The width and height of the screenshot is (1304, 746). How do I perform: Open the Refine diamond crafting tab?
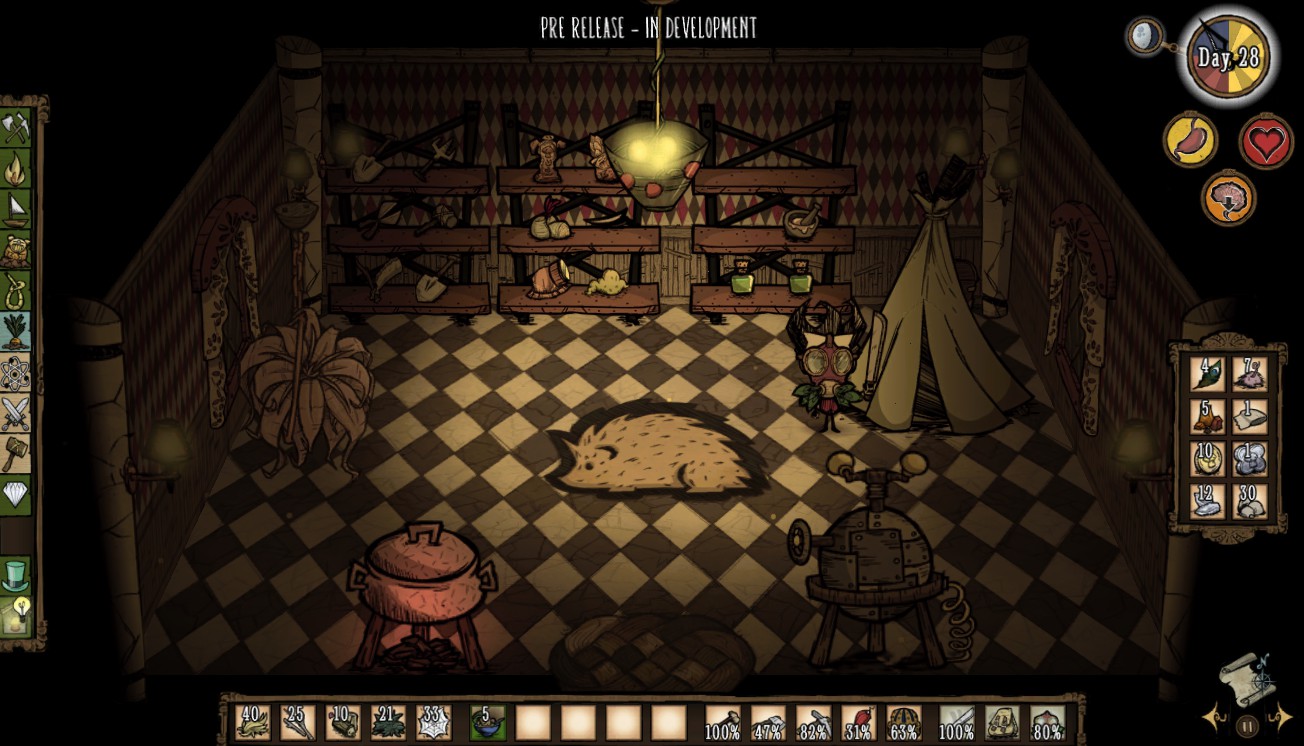[x=15, y=494]
